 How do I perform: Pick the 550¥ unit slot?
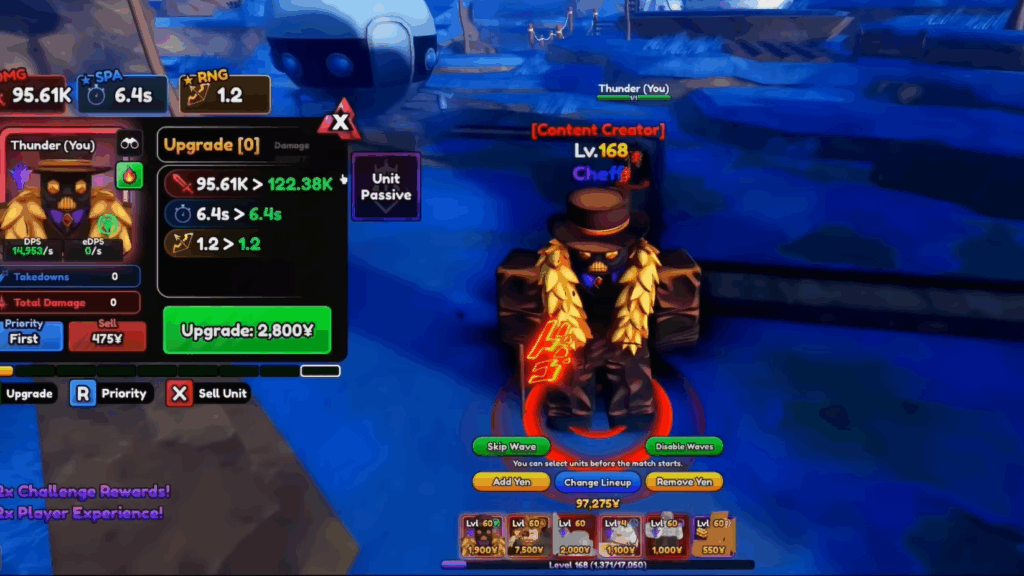coord(712,536)
